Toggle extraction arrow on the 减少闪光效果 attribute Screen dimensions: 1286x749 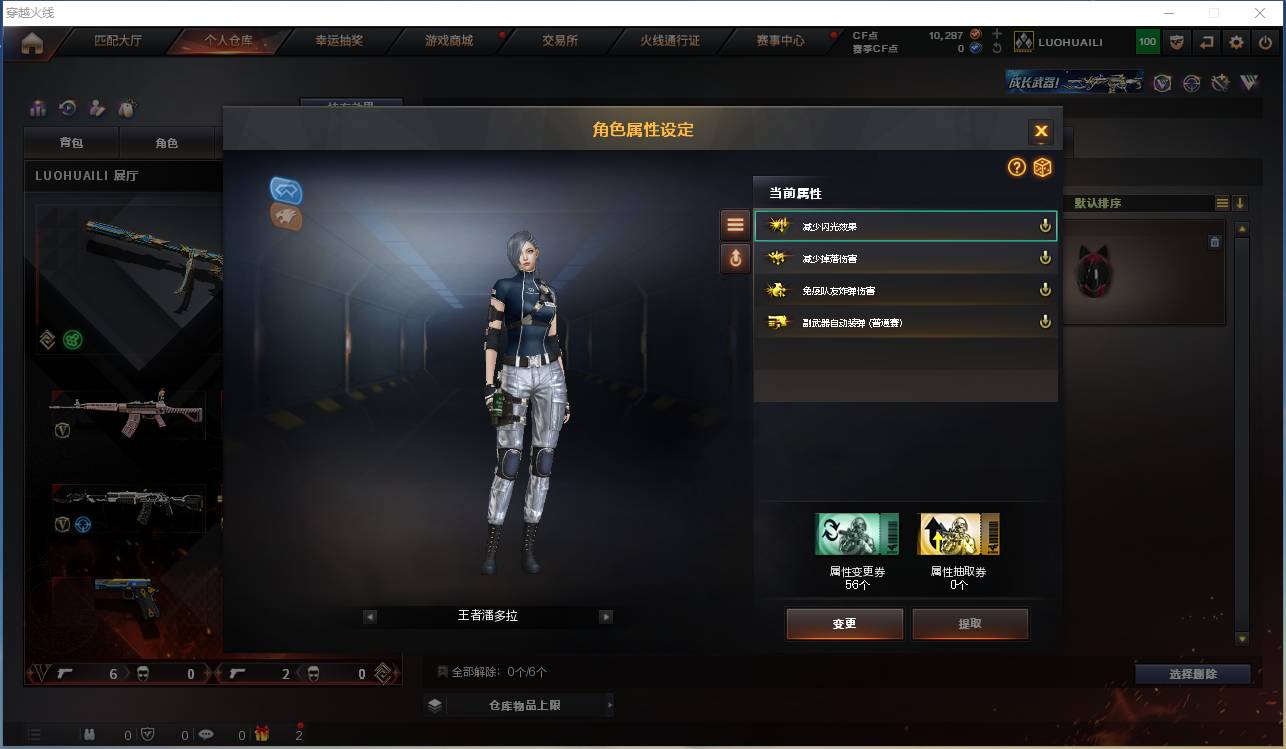coord(1045,225)
